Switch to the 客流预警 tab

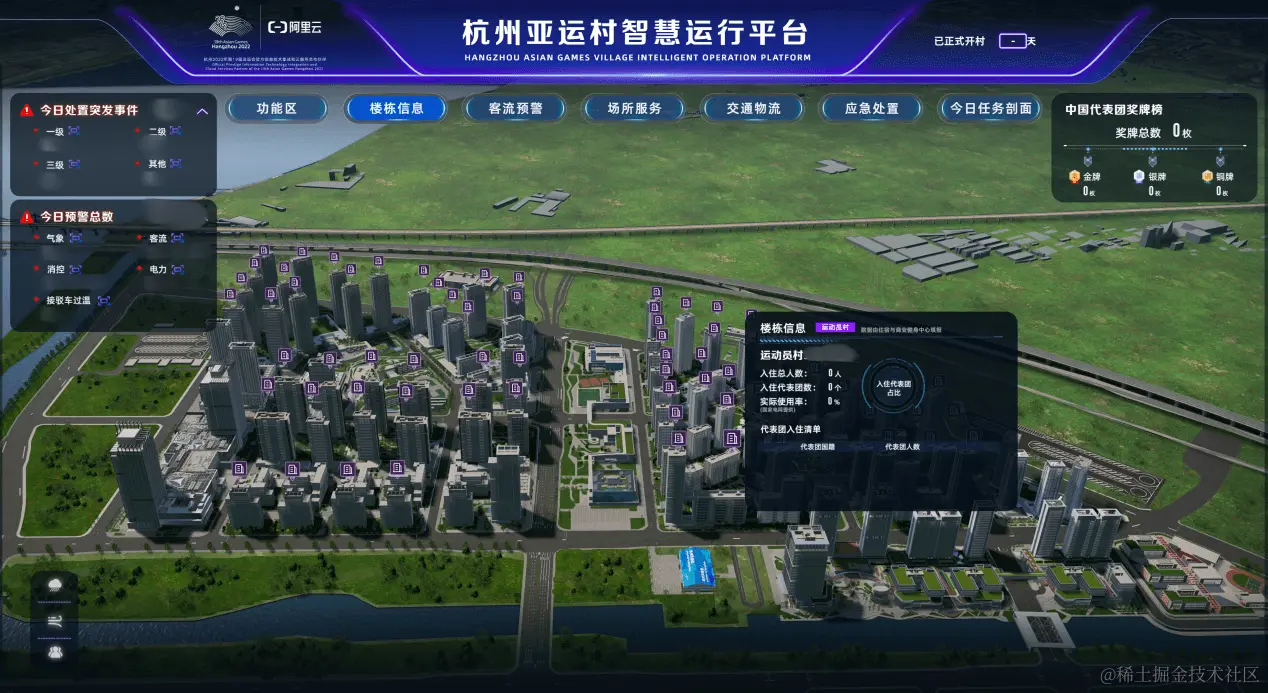pos(515,108)
